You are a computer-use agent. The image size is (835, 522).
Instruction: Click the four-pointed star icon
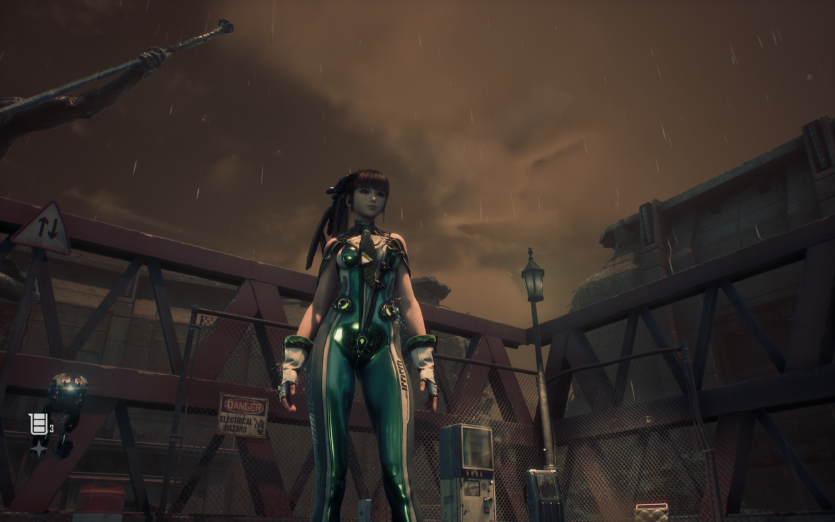tap(37, 448)
